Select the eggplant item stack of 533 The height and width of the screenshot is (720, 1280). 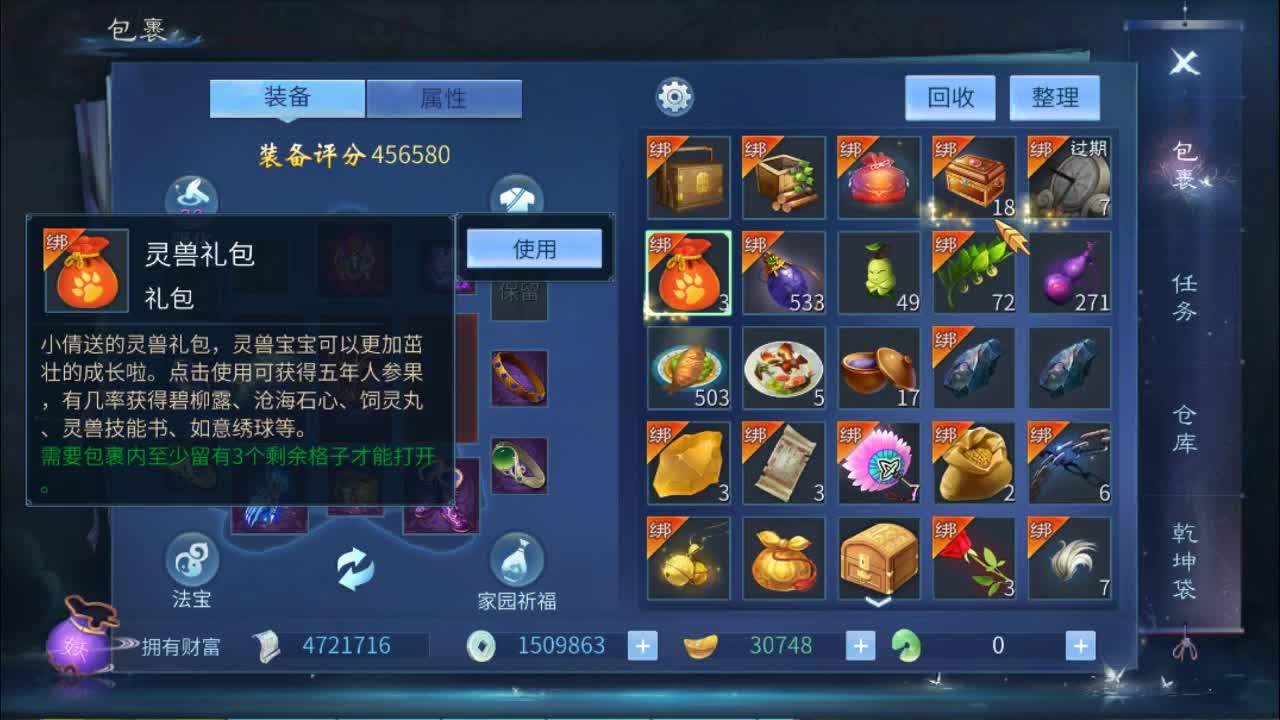click(784, 272)
